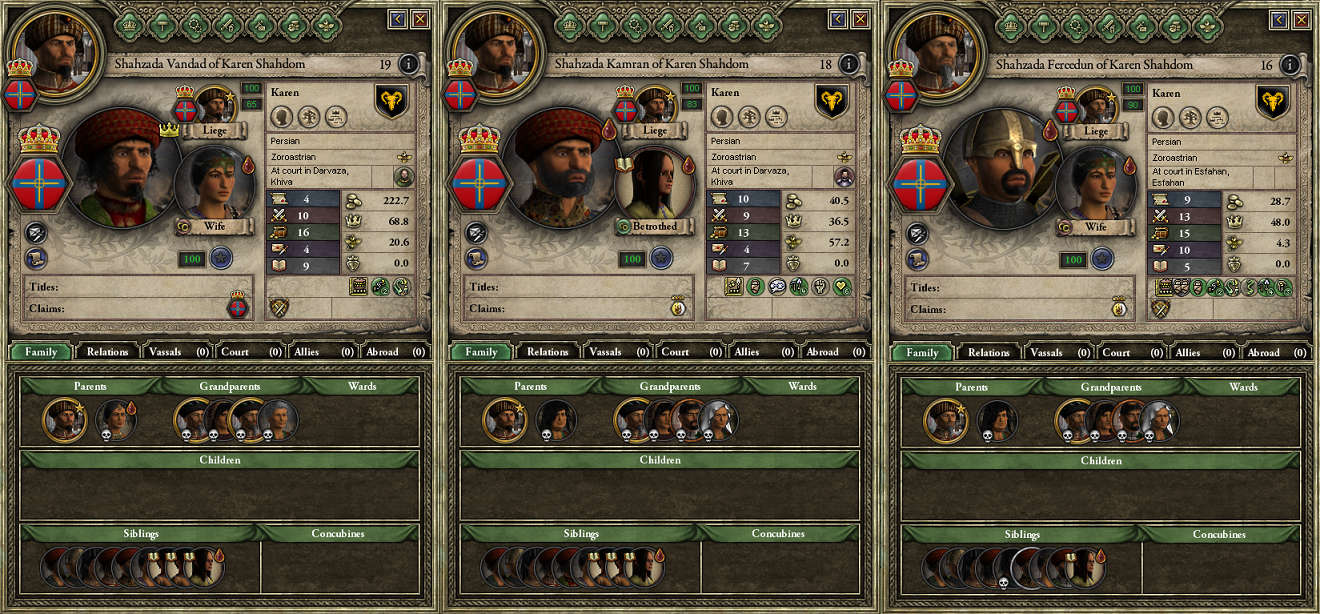Select first parent portrait in Kamran's Family tab
Screen dimensions: 1320x614
tap(504, 420)
